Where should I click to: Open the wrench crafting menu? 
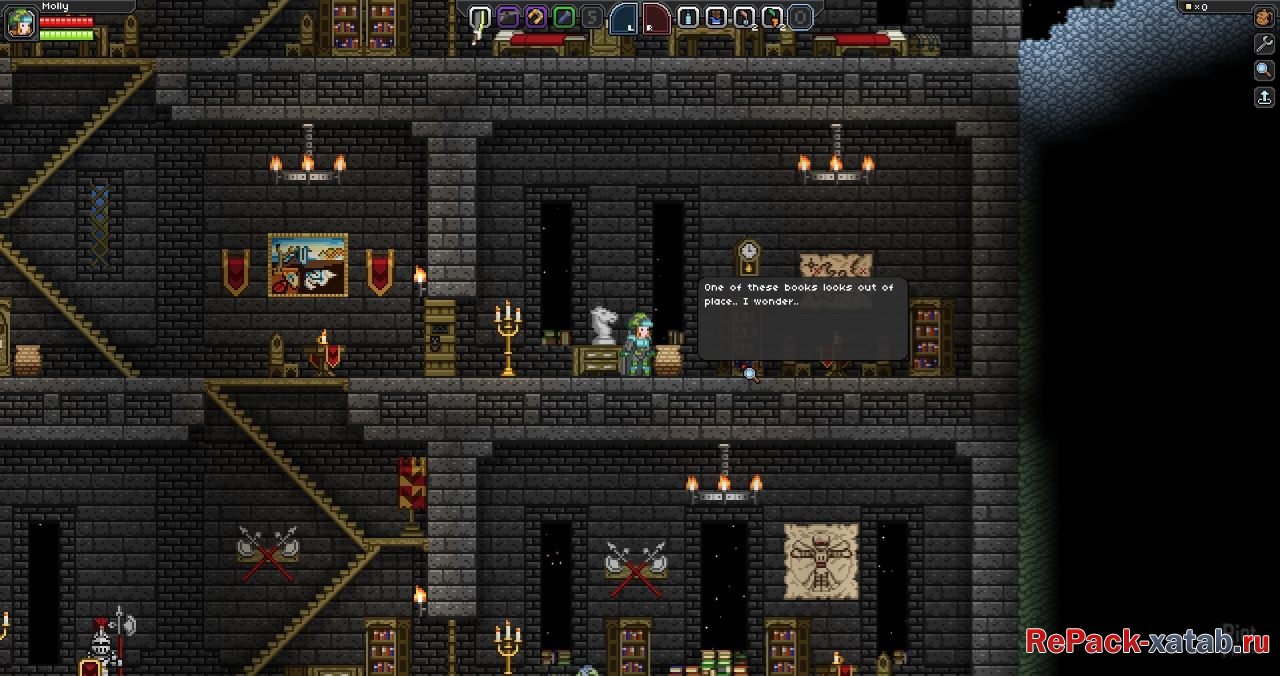click(1264, 45)
